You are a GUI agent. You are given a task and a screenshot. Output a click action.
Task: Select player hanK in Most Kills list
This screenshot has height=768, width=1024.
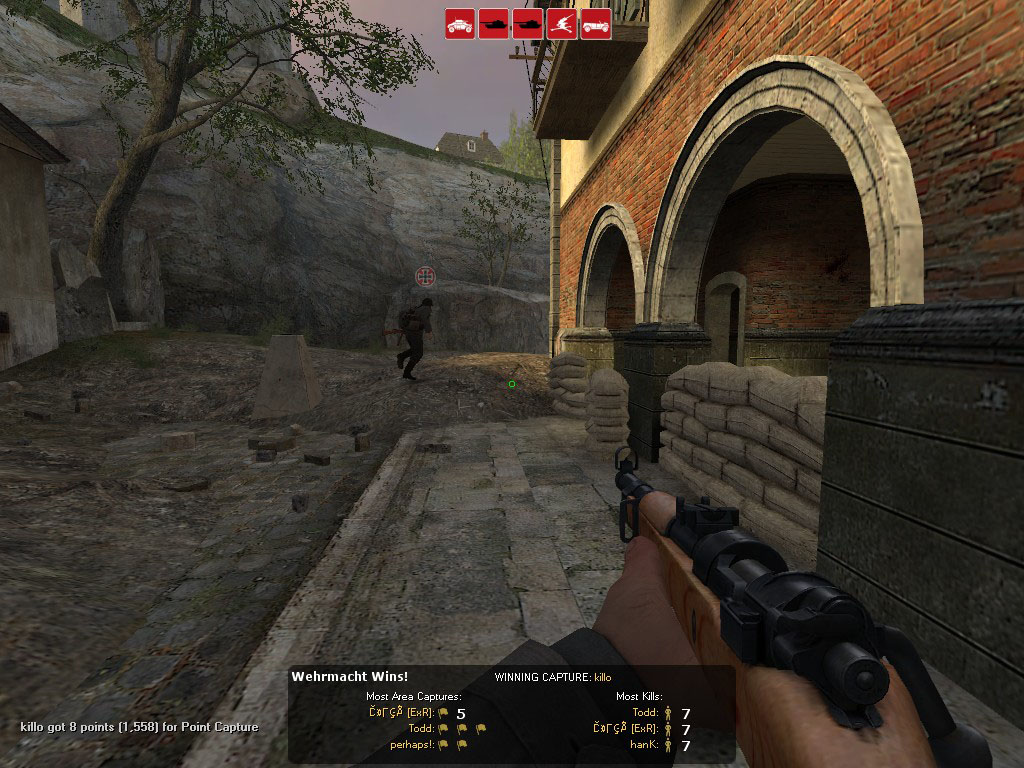click(x=645, y=744)
